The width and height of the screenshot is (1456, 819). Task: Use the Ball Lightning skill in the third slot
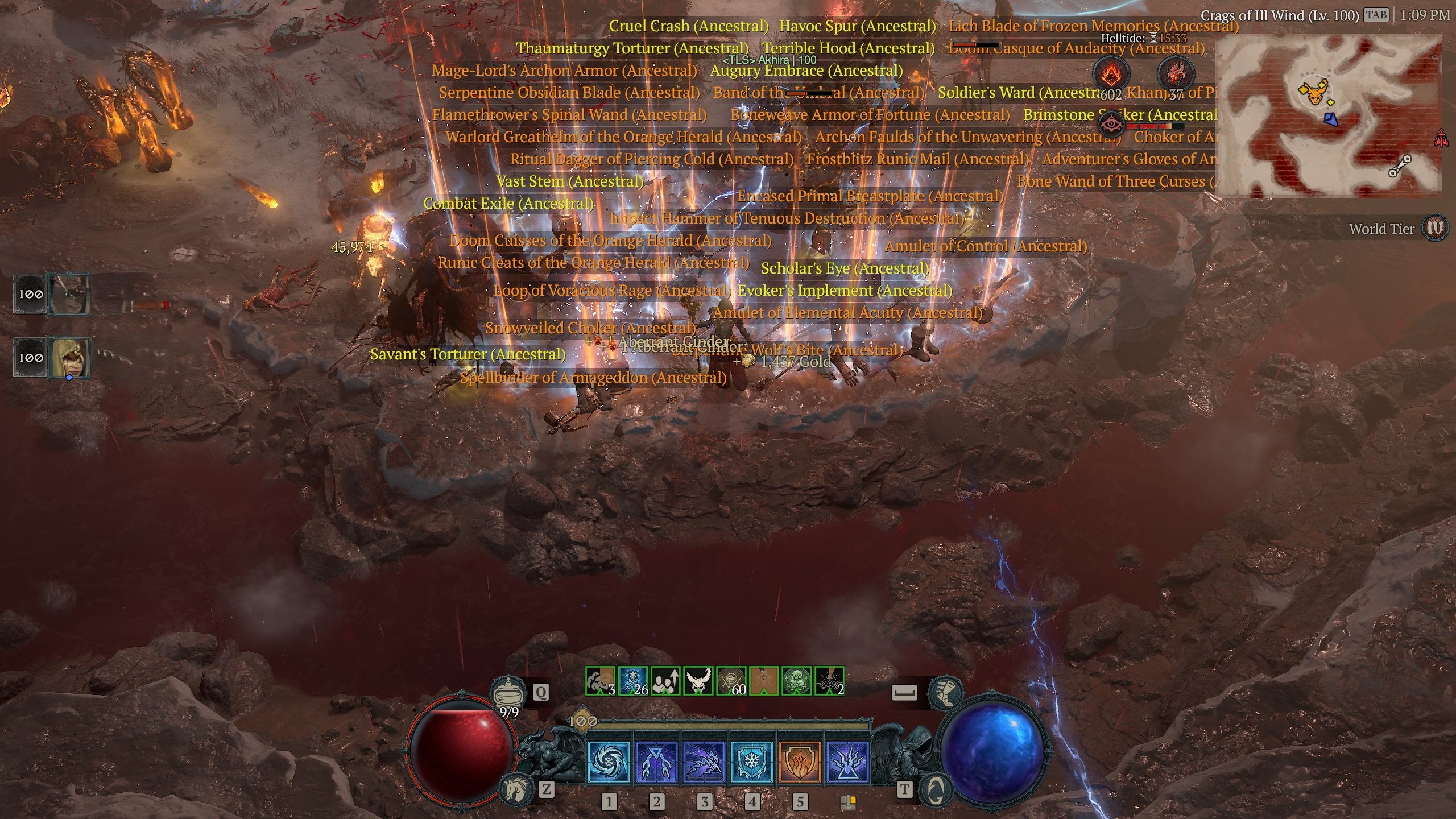pyautogui.click(x=704, y=762)
